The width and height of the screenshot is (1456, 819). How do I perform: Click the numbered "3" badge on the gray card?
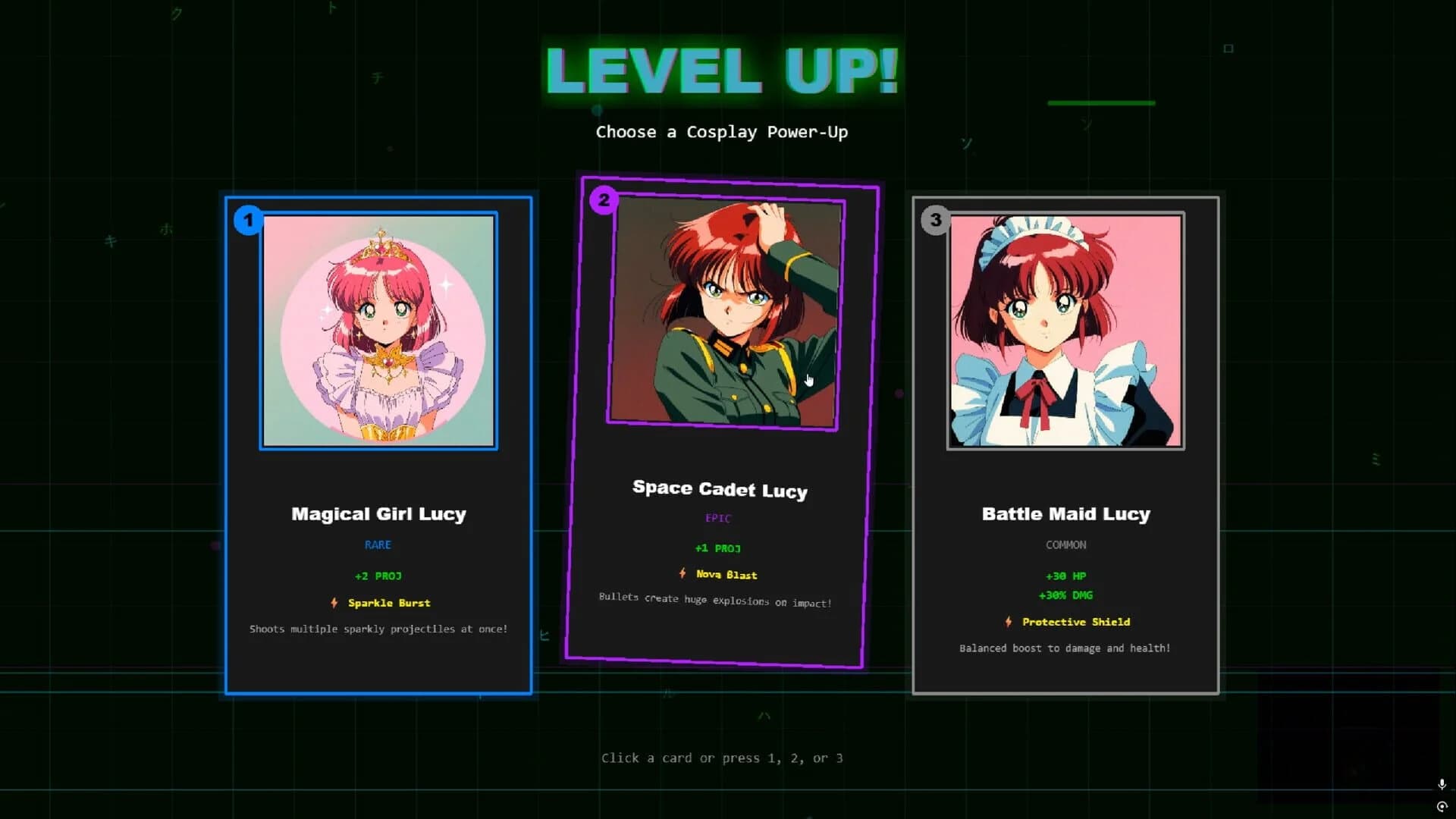point(937,221)
